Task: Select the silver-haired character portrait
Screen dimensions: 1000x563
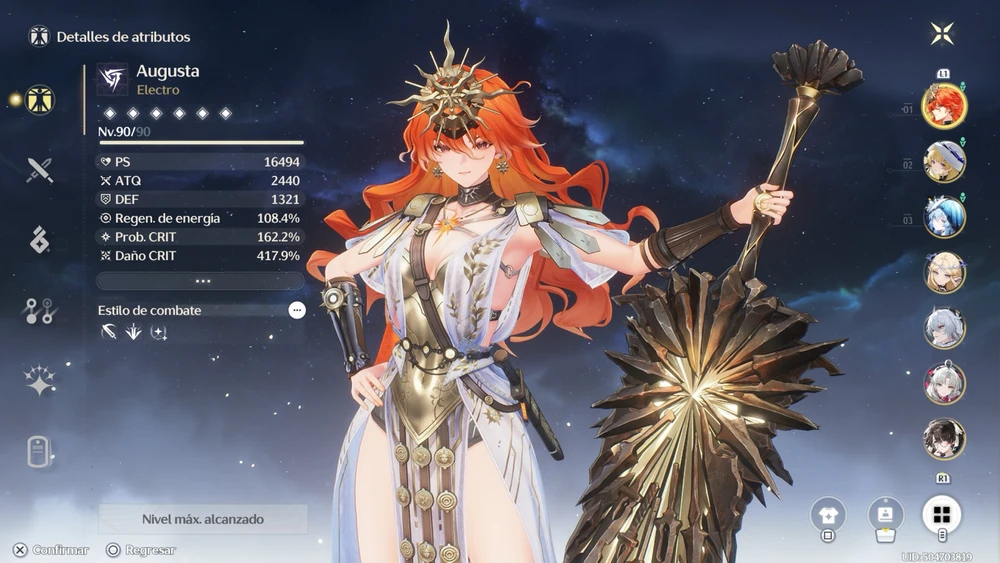Action: [943, 328]
